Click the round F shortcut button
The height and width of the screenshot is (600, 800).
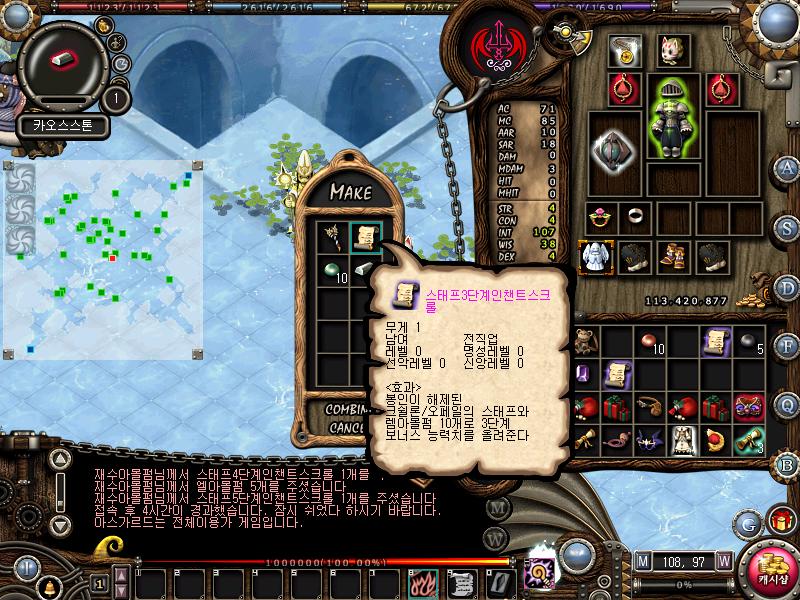coord(787,345)
